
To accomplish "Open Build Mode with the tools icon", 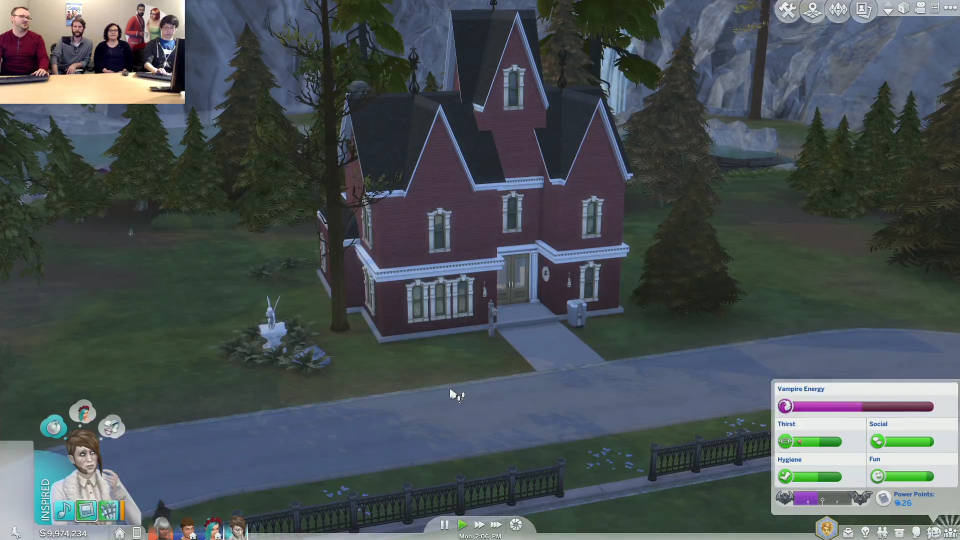I will click(788, 10).
